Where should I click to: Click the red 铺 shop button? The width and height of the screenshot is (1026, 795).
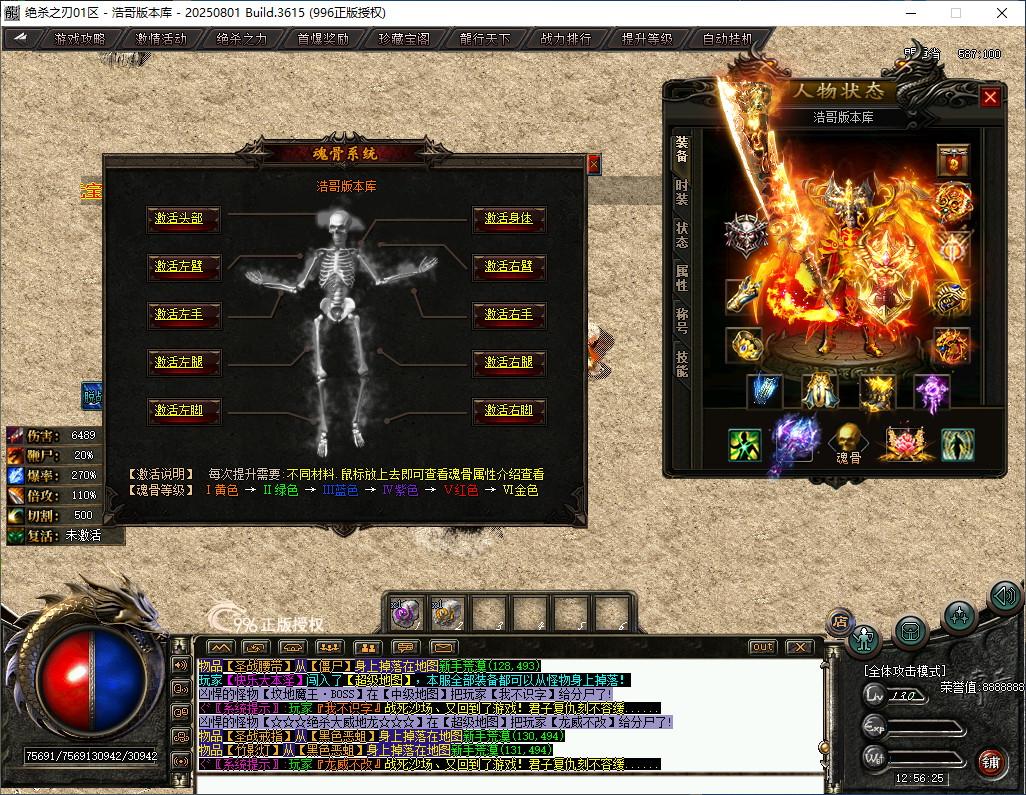(991, 762)
